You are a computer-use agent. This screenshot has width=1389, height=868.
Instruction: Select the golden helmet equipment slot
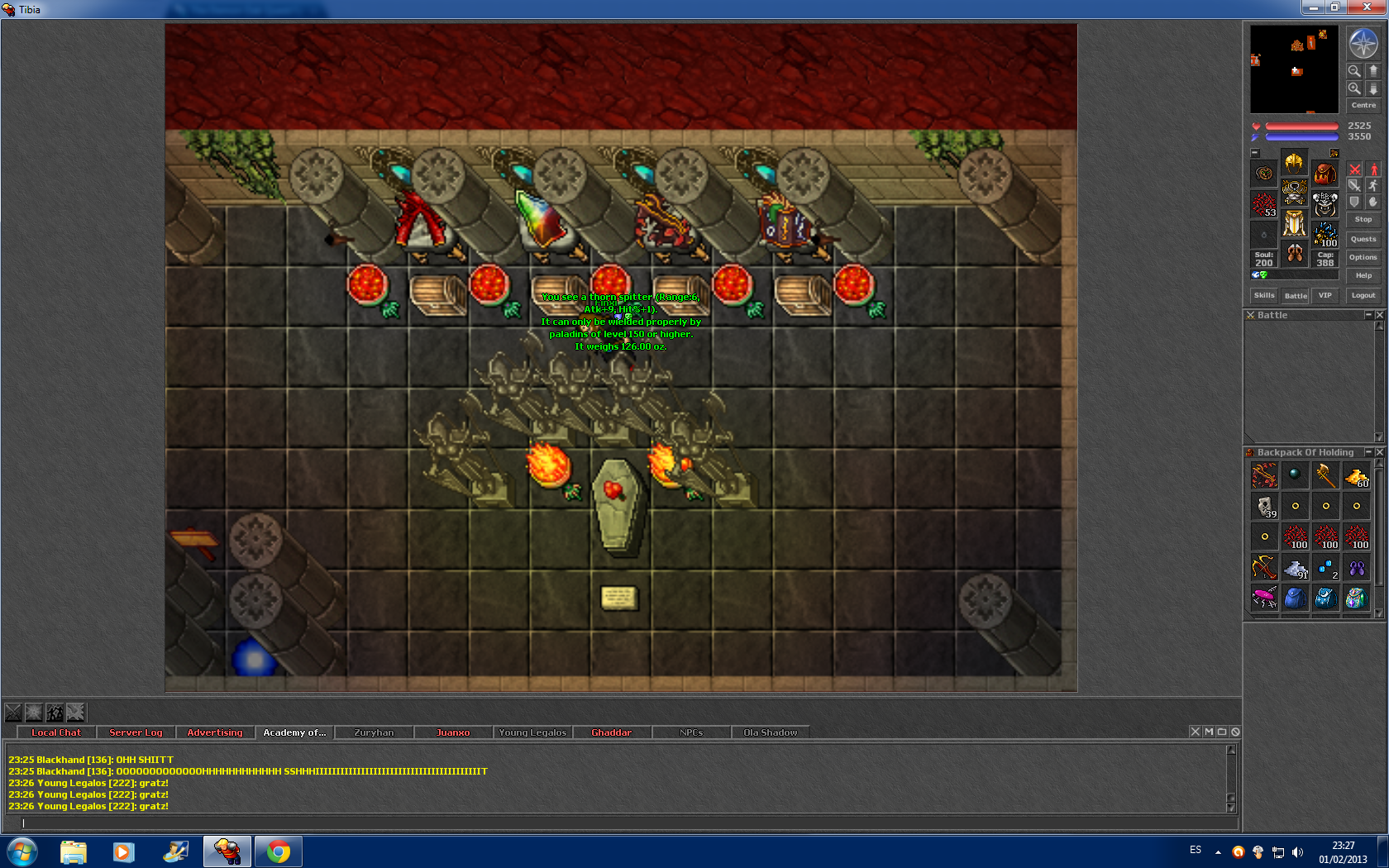(1295, 162)
